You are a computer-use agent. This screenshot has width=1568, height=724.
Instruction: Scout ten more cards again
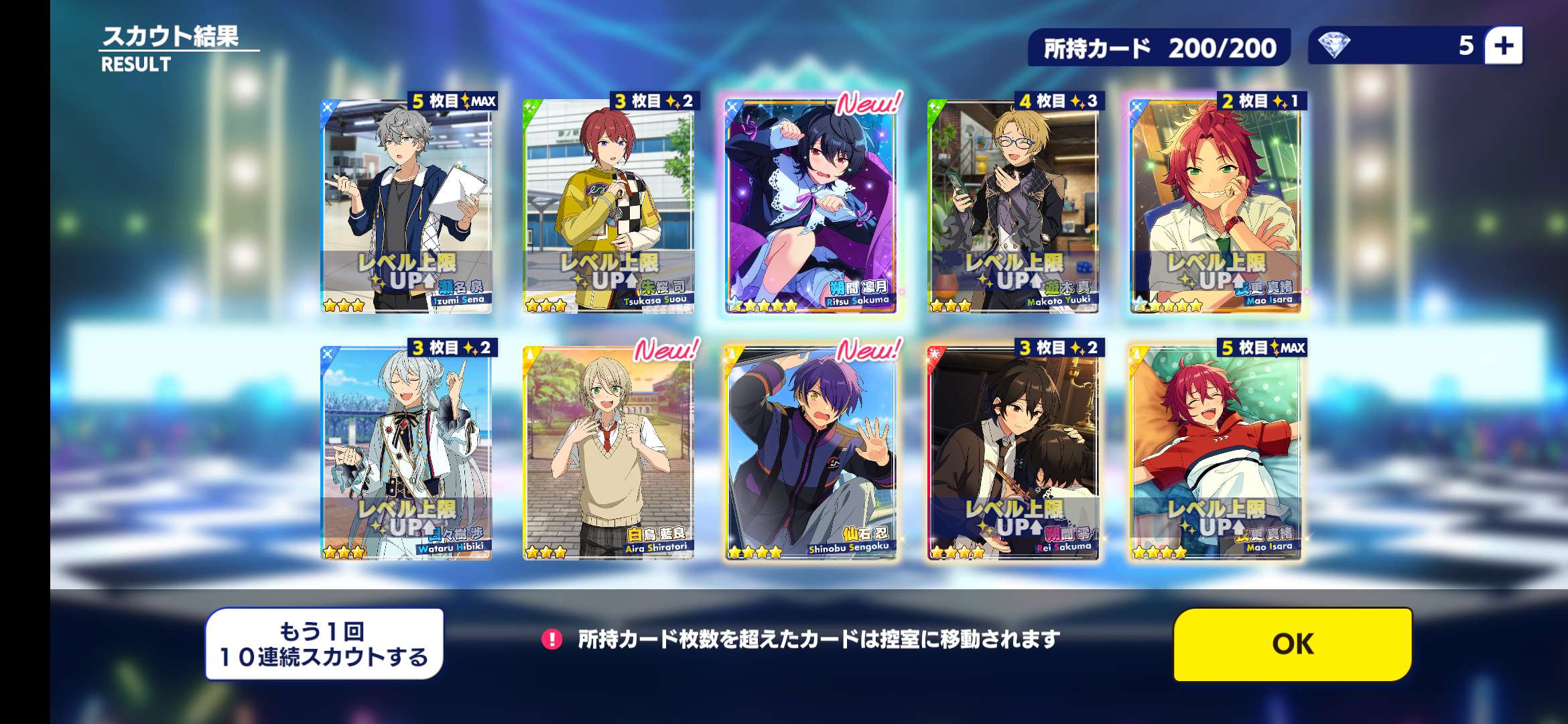pos(324,644)
